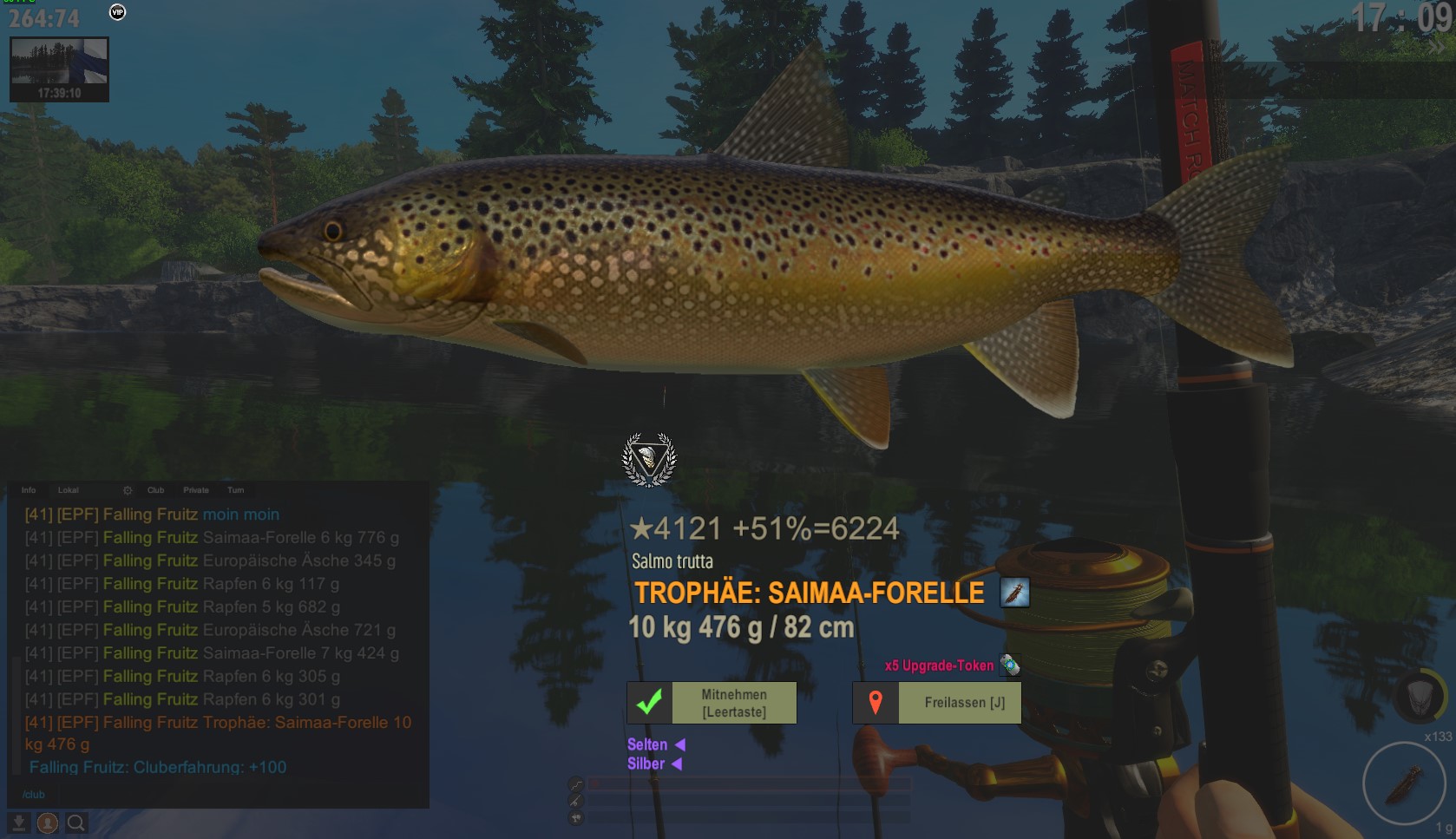Click the trophy laurel badge emblem
1456x839 pixels.
[x=649, y=459]
